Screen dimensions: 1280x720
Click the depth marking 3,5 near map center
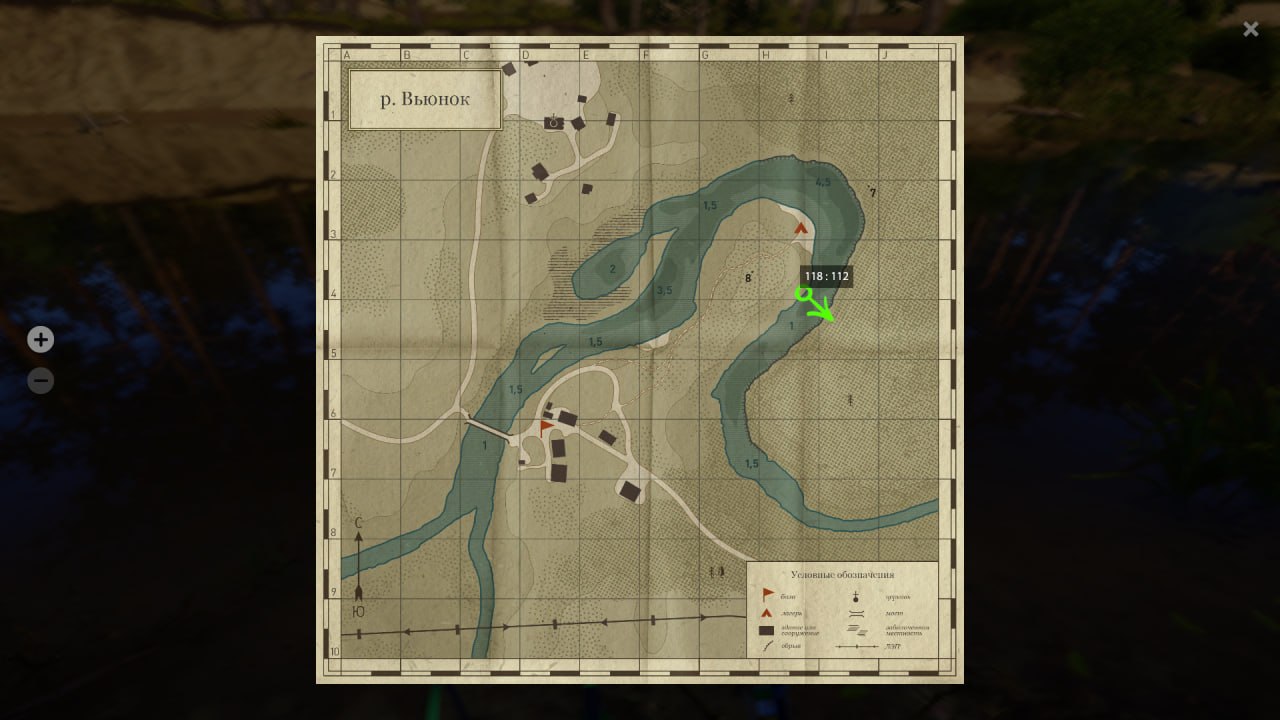[x=663, y=291]
